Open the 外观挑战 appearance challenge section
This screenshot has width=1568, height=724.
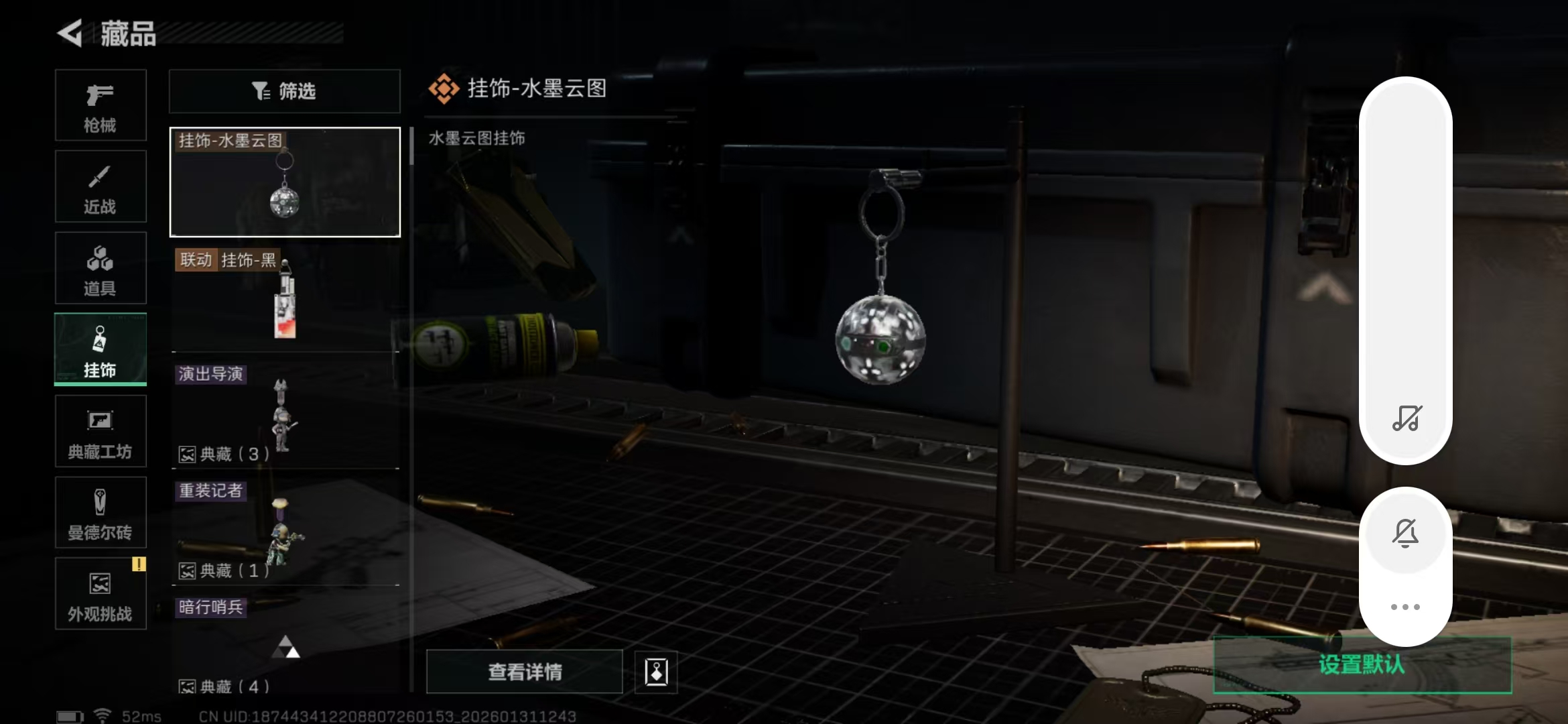tap(101, 593)
